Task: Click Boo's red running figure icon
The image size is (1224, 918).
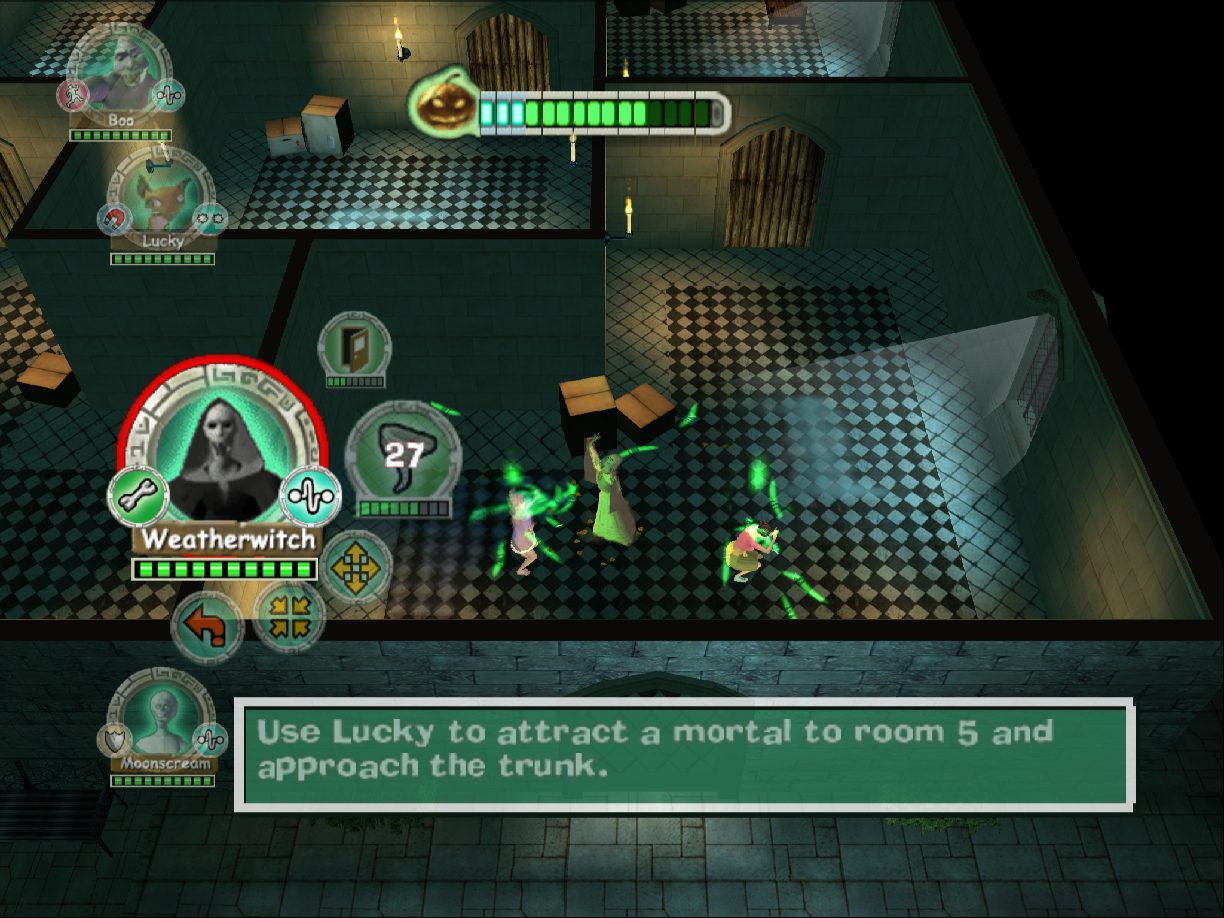Action: tap(72, 95)
